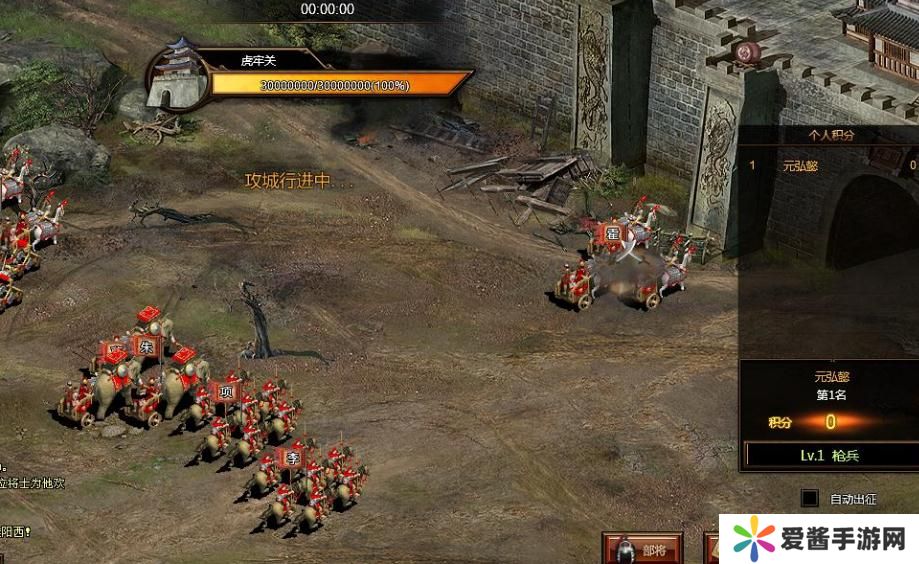Select the 项 banner army unit

(x=226, y=392)
